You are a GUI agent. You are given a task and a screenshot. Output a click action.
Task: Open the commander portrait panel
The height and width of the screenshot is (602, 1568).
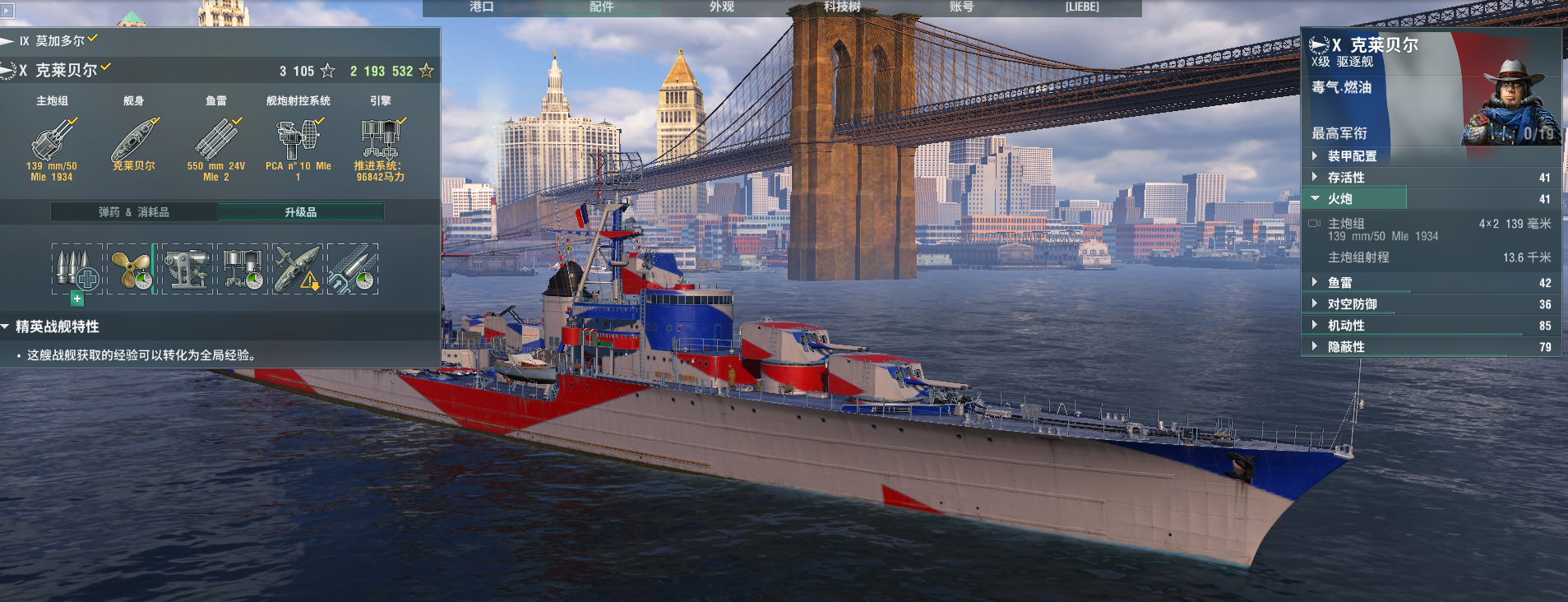tap(1511, 103)
